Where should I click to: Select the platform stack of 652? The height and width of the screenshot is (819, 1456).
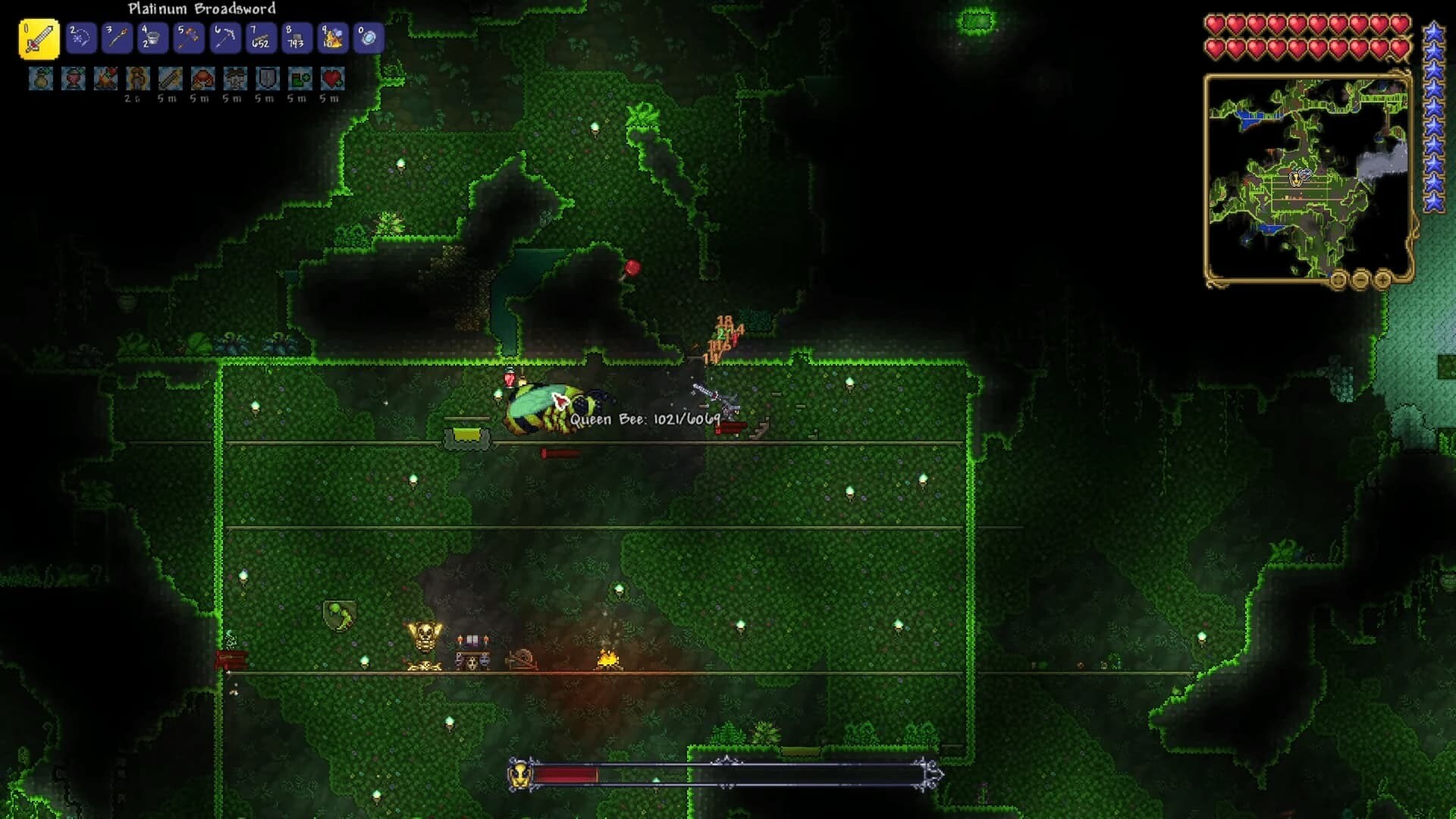coord(260,38)
